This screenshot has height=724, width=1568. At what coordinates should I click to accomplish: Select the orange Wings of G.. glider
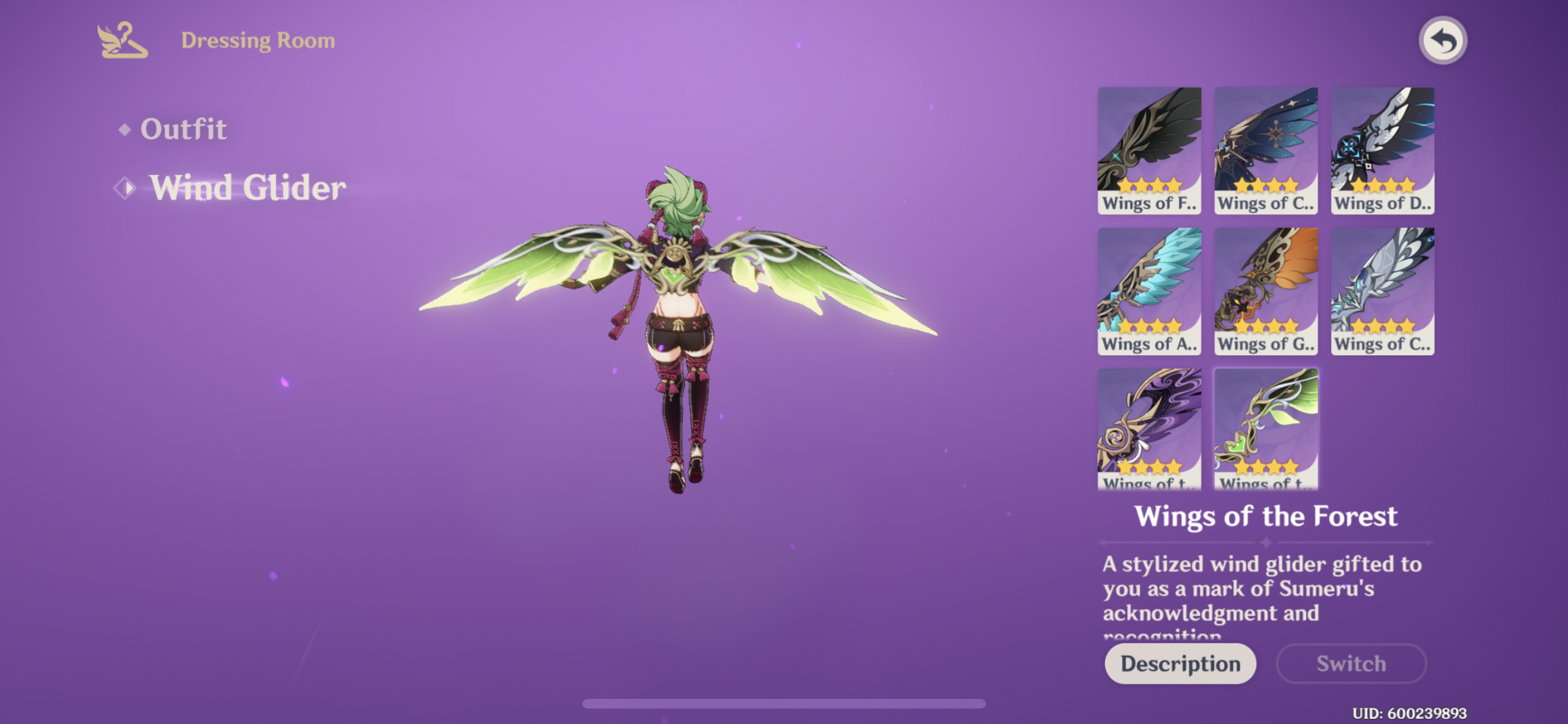point(1265,291)
